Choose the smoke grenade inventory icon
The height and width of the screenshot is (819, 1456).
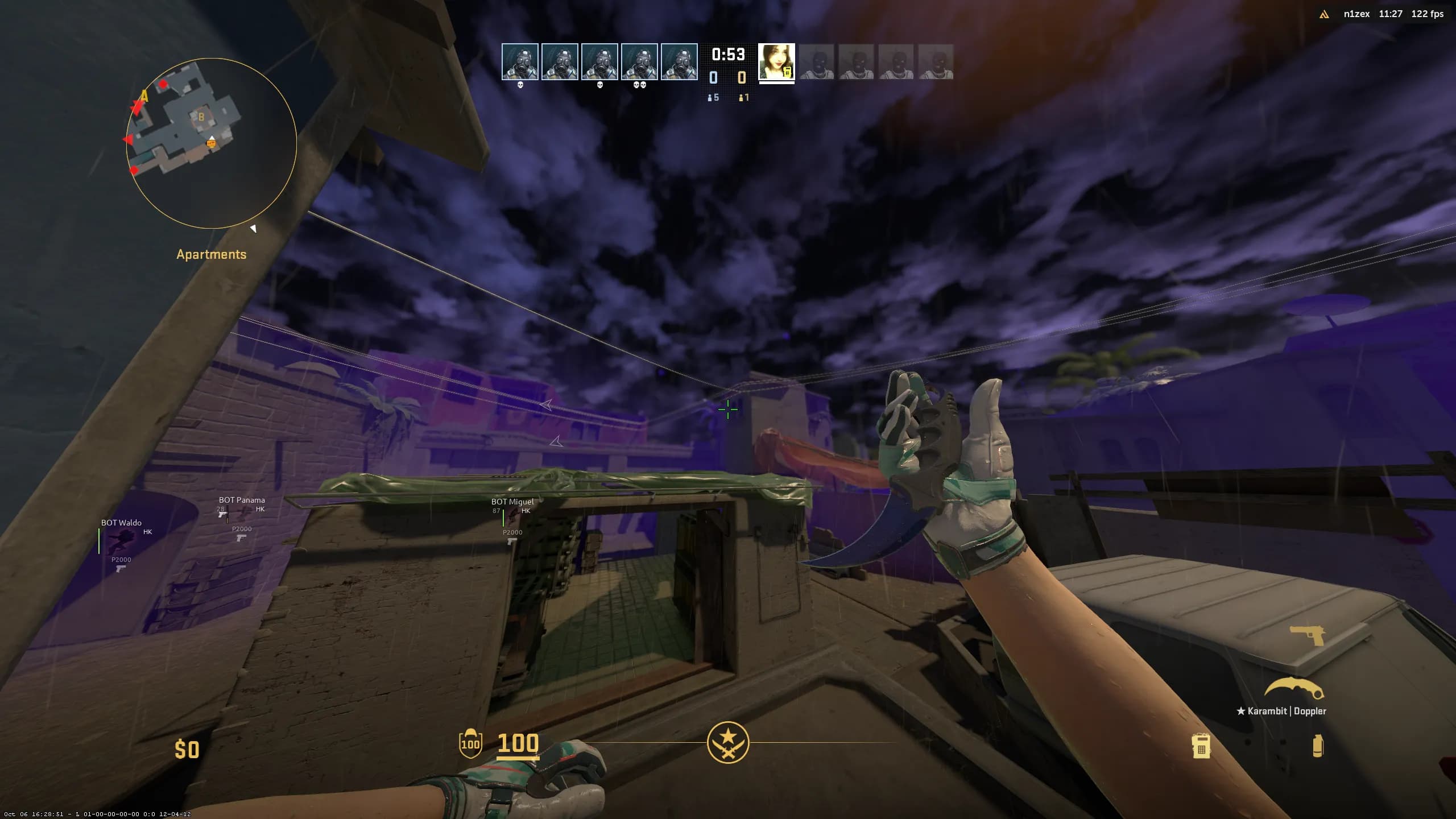(1317, 746)
